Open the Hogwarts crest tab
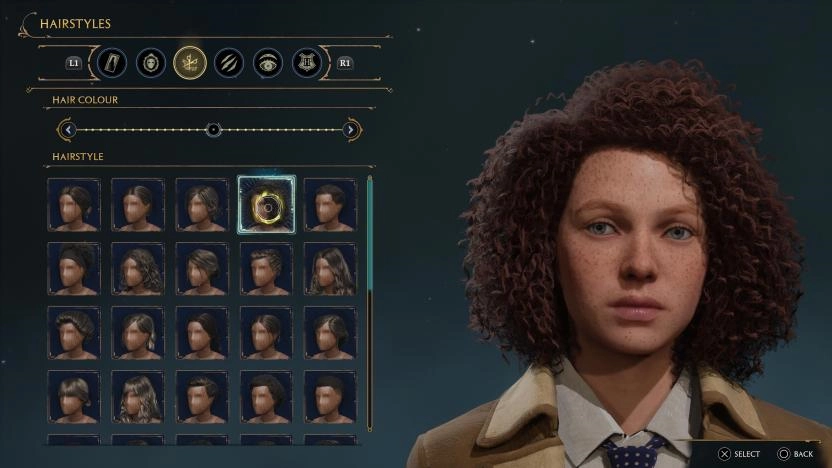832x468 pixels. [x=307, y=63]
